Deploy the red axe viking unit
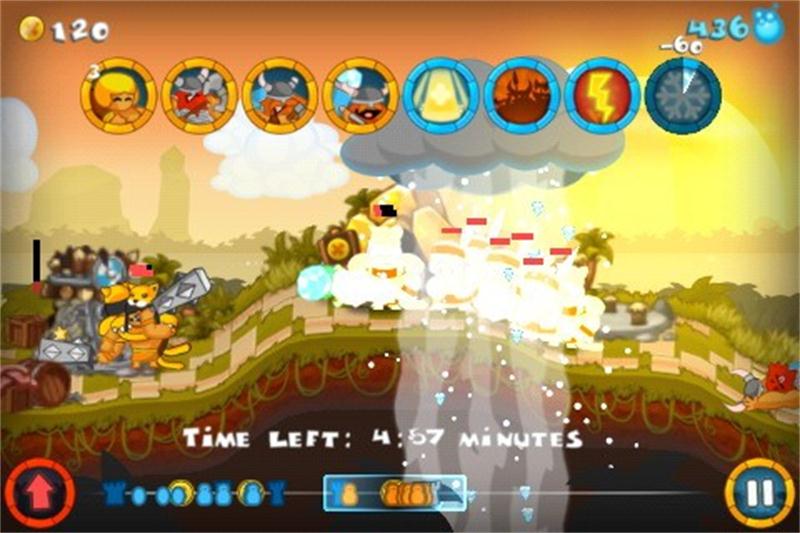This screenshot has width=800, height=533. (199, 96)
